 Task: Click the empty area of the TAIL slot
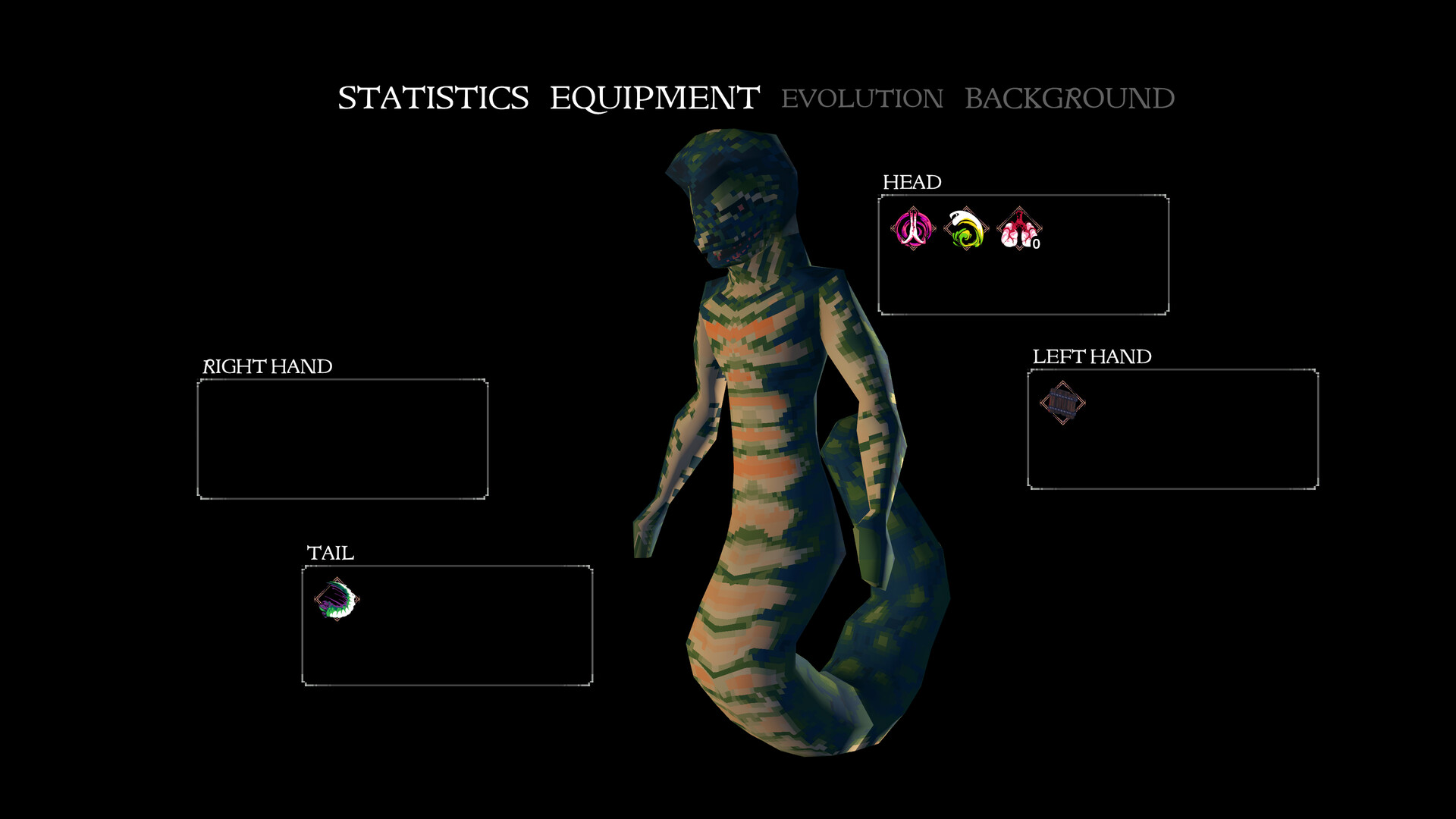click(x=470, y=629)
